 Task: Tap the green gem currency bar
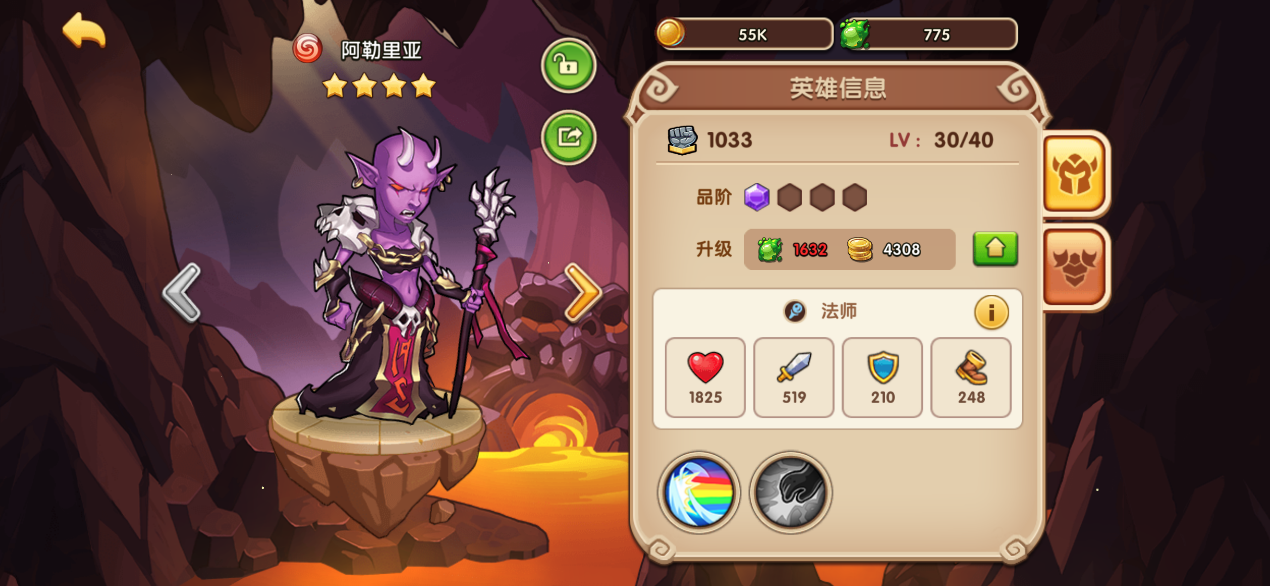928,34
